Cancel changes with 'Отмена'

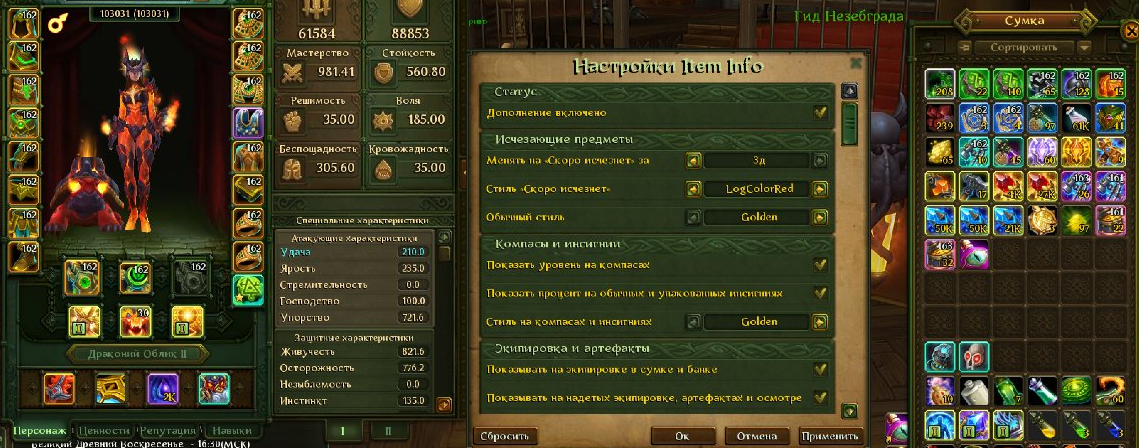[755, 437]
